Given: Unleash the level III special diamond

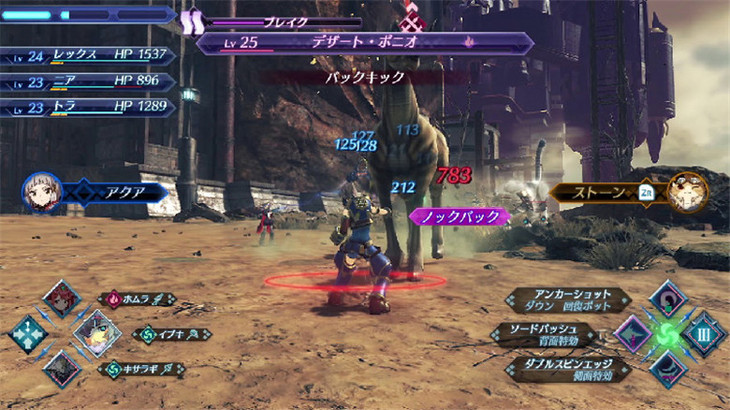Looking at the screenshot, I should (703, 334).
